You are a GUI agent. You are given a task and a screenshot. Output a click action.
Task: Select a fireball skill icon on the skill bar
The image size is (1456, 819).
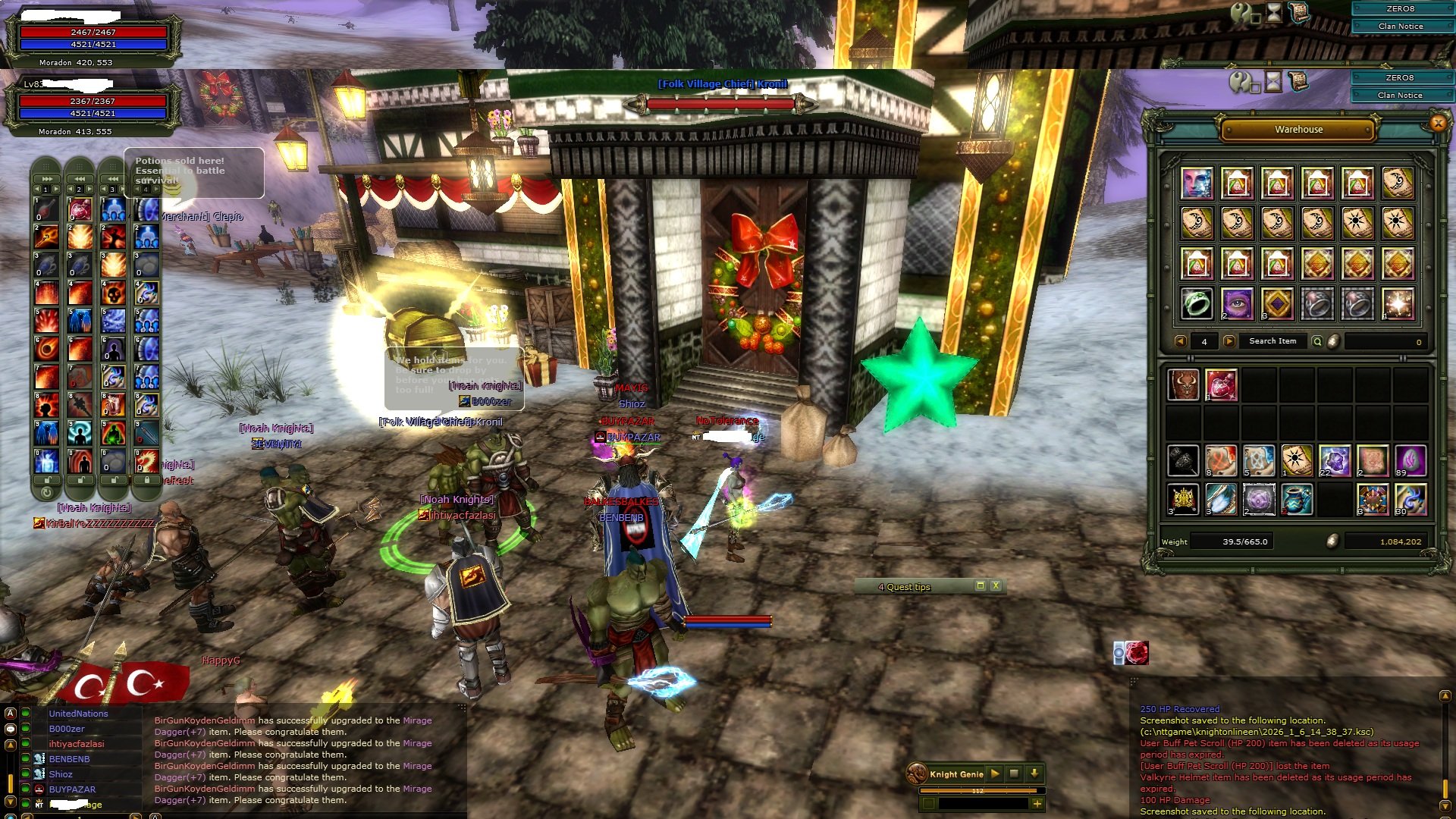[x=45, y=350]
